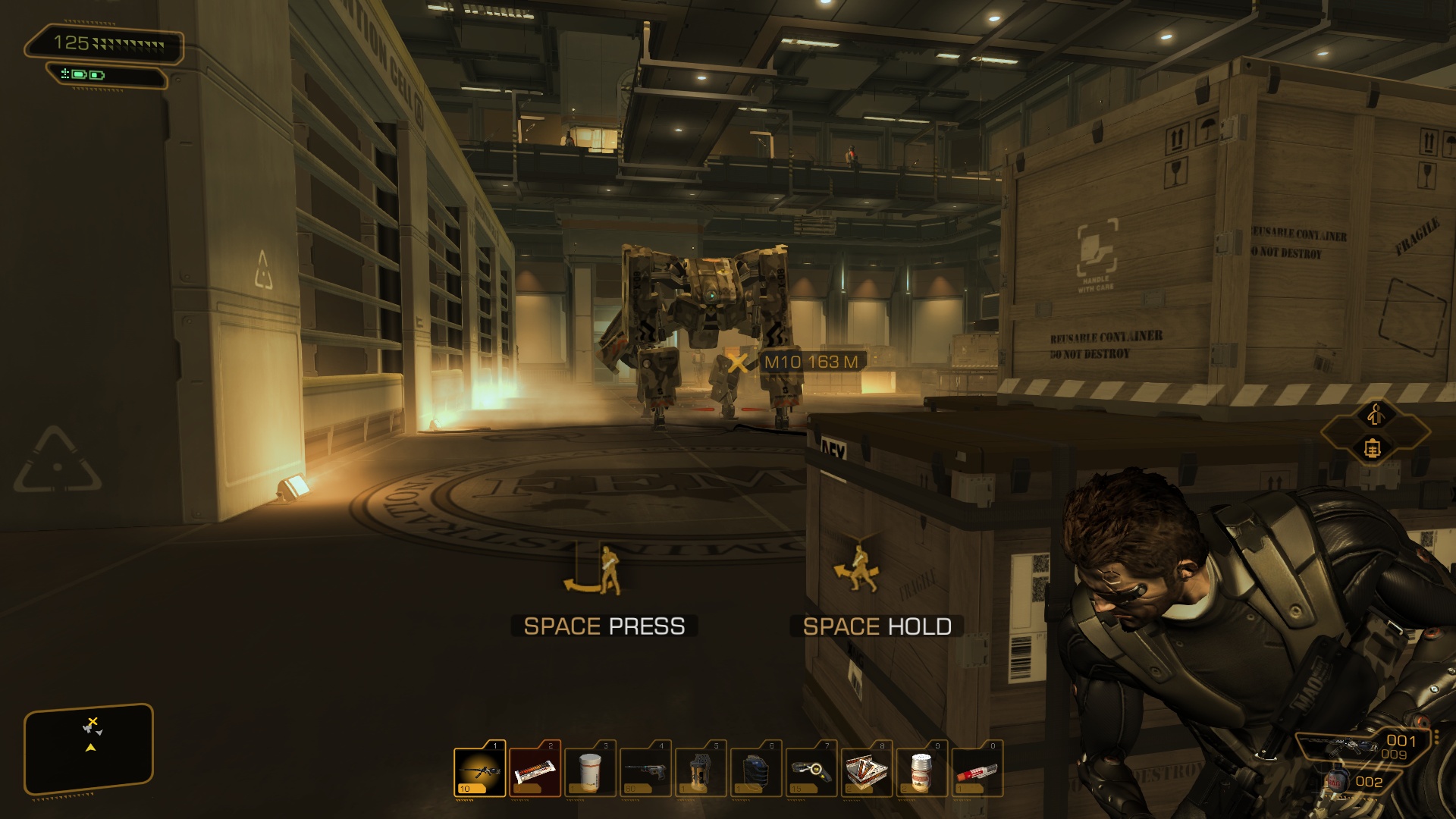The image size is (1456, 819).
Task: Select the sniper rifle in hotbar slot 1
Action: pos(480,772)
